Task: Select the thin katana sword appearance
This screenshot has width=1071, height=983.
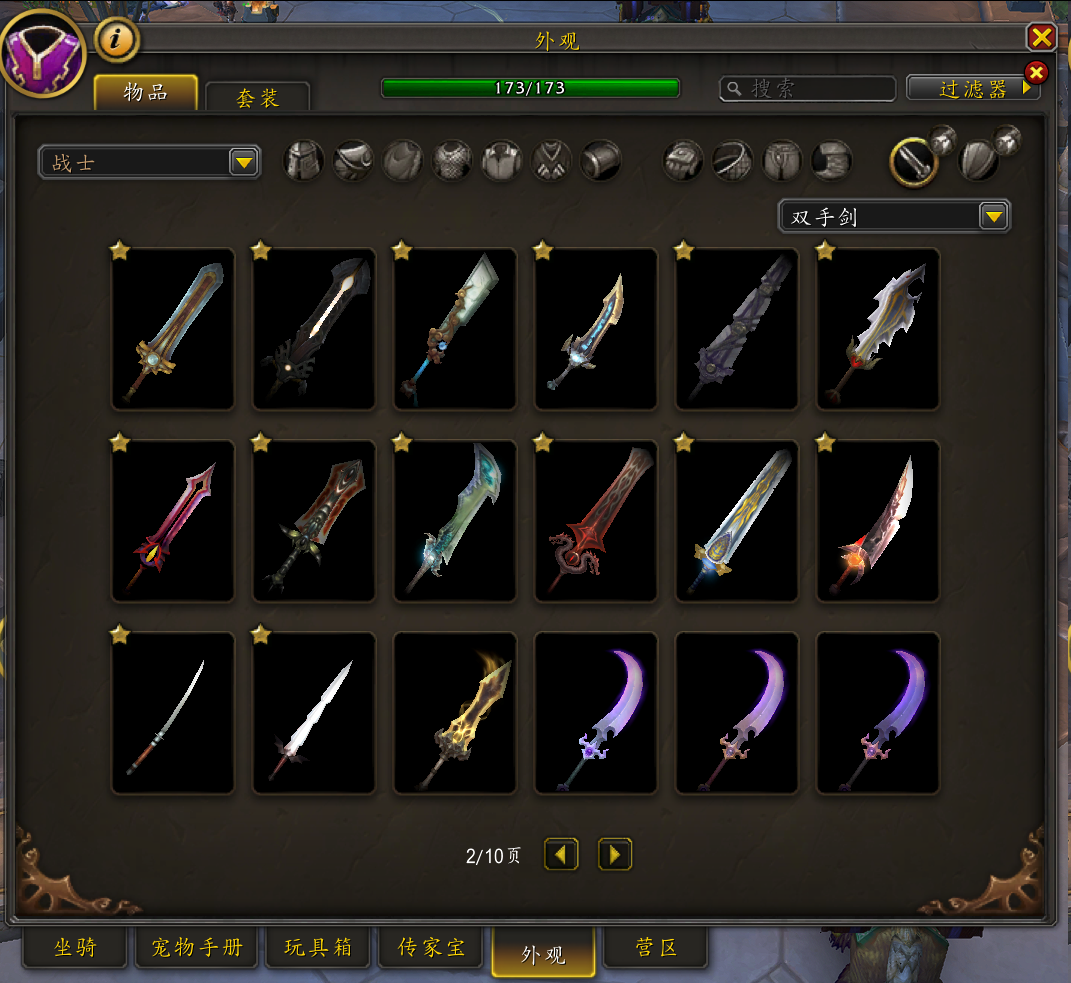Action: 173,713
